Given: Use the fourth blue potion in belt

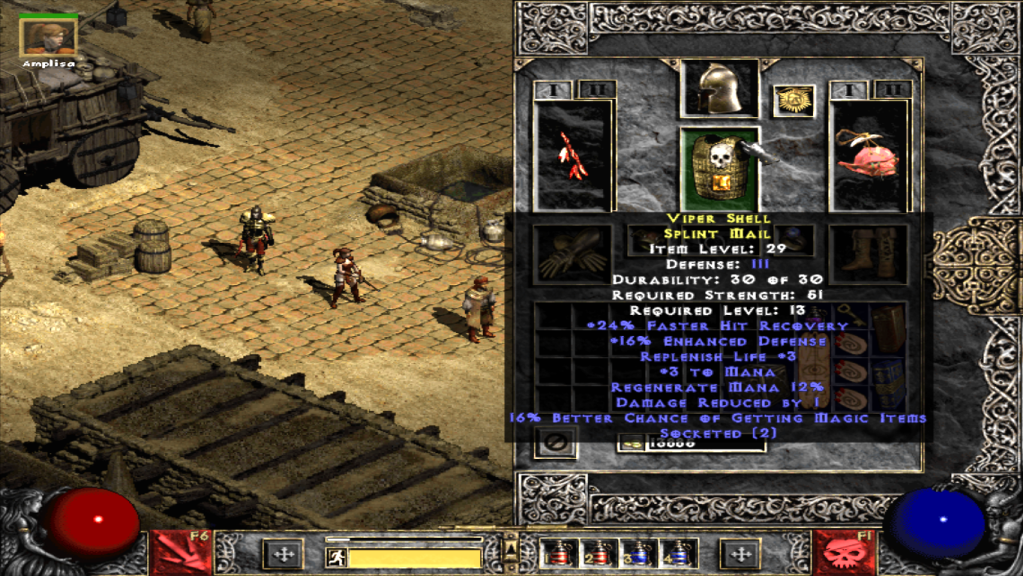Looking at the screenshot, I should [681, 553].
